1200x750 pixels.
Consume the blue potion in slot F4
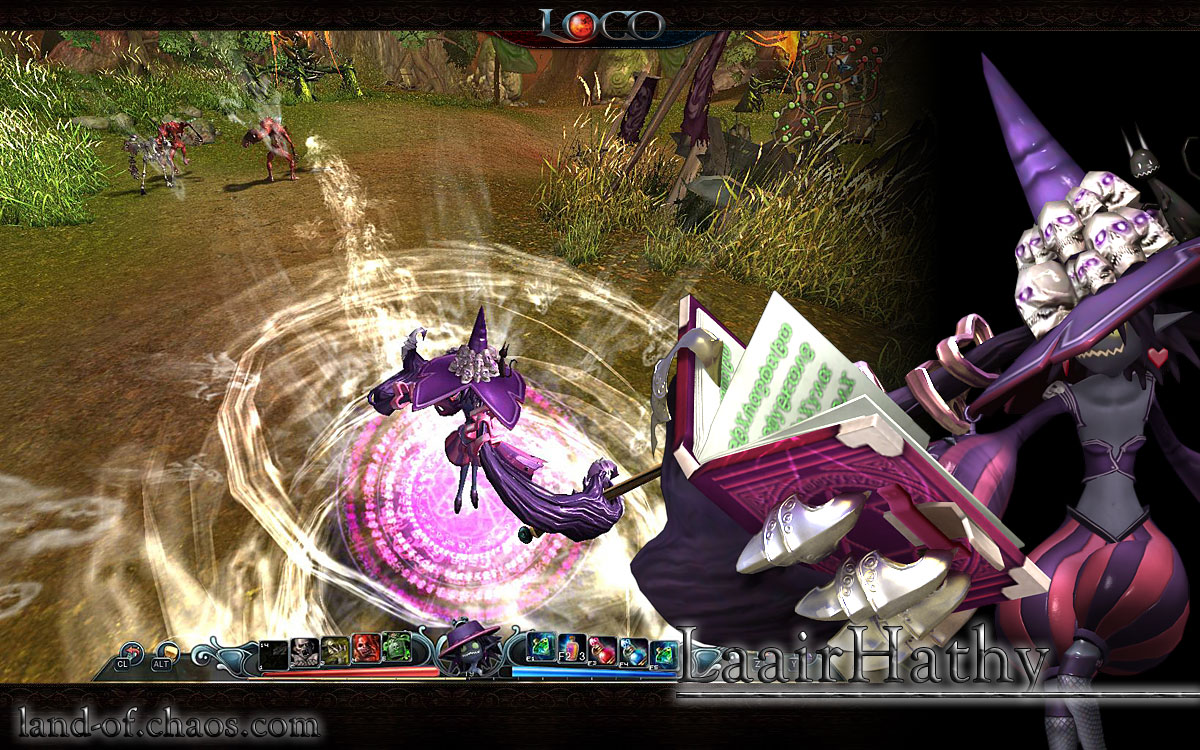pos(634,651)
